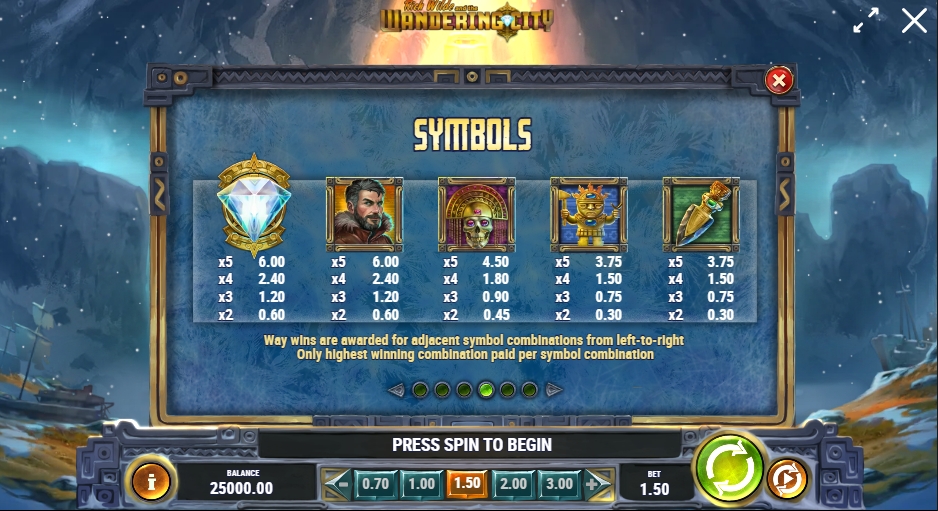Select the 0.70 bet value
The height and width of the screenshot is (511, 938).
click(375, 484)
